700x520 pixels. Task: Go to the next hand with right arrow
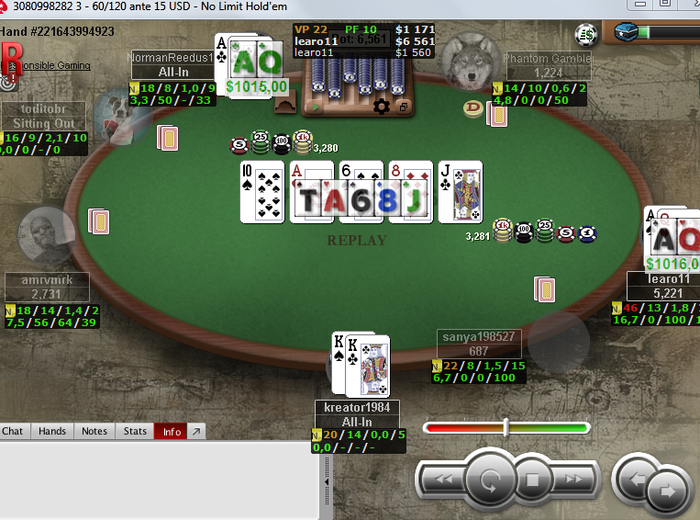coord(666,491)
